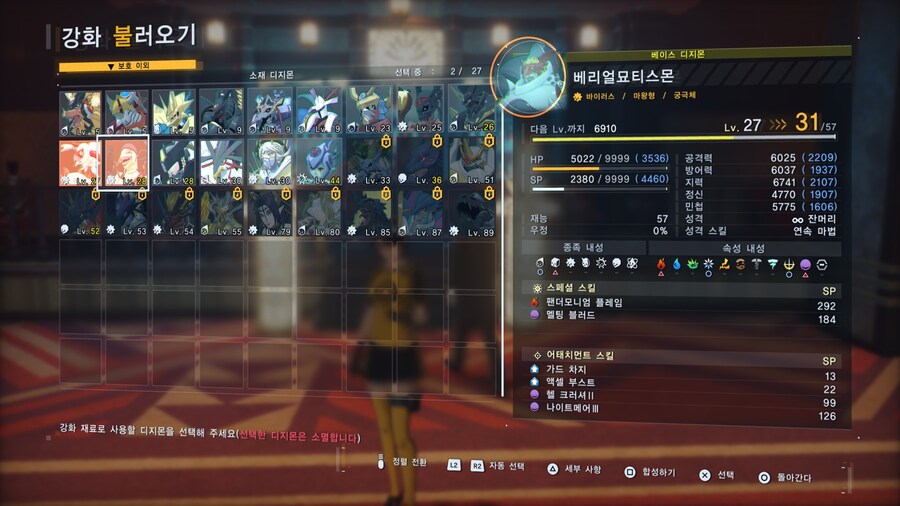Select the locked Lv. 51 Digimon

click(x=469, y=162)
